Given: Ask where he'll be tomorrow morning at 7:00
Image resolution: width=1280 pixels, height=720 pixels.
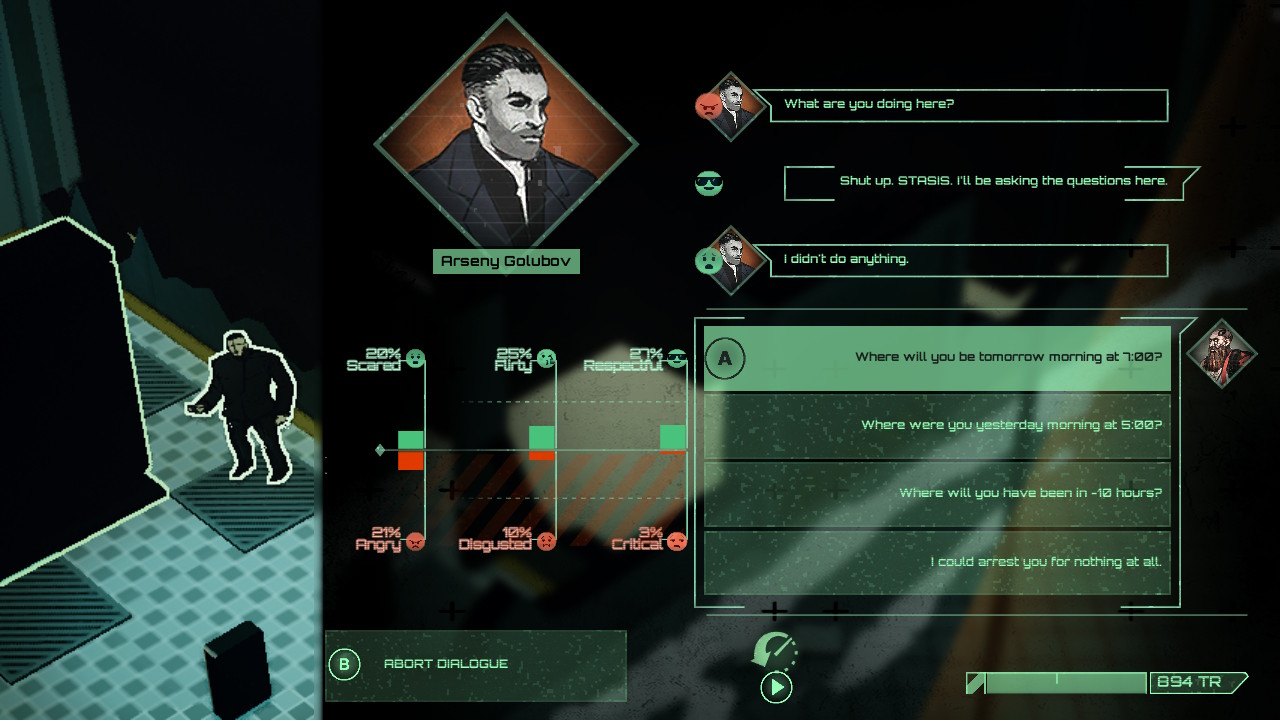Looking at the screenshot, I should pos(937,358).
